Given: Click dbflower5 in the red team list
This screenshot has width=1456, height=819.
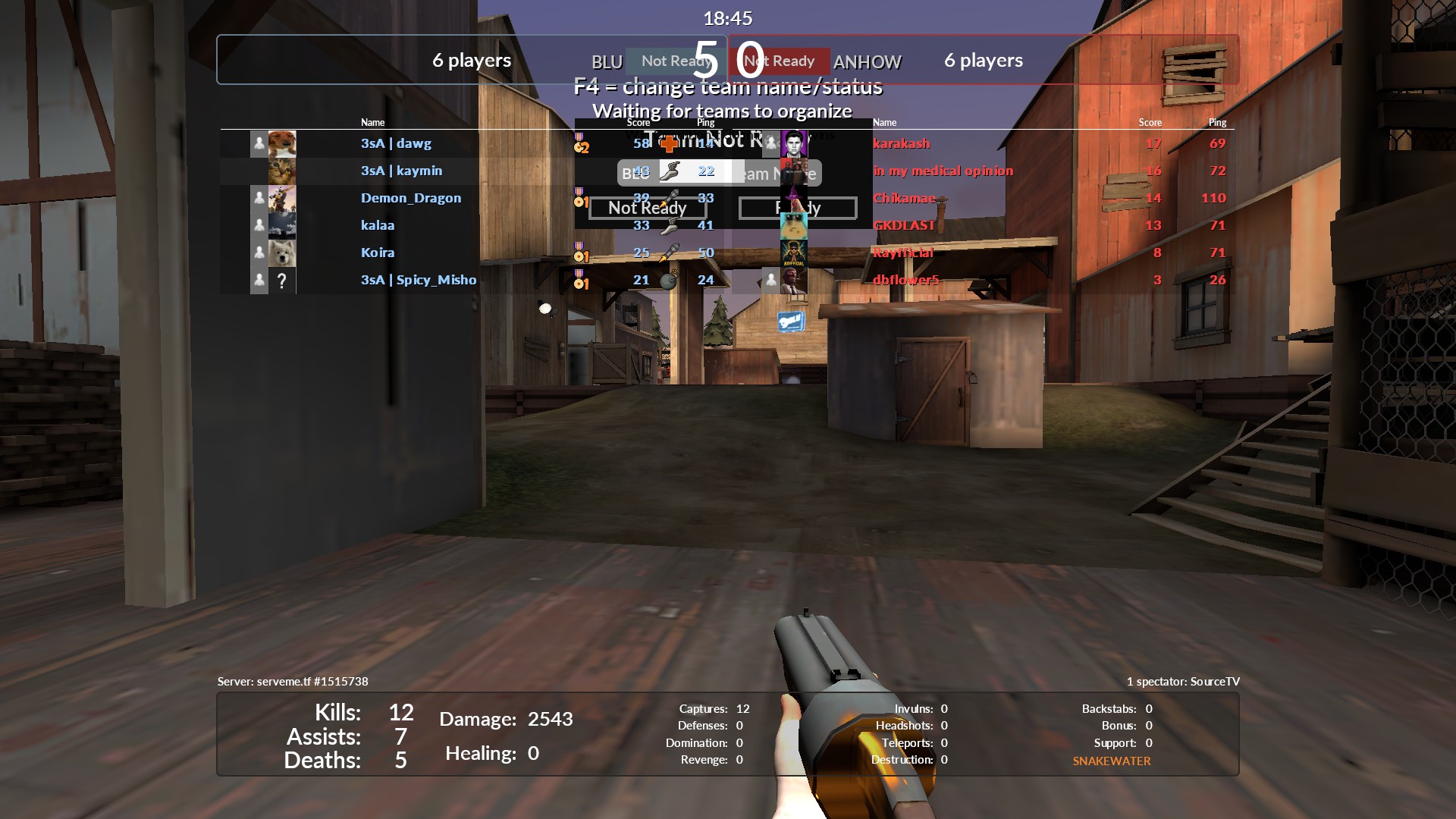Looking at the screenshot, I should (905, 280).
